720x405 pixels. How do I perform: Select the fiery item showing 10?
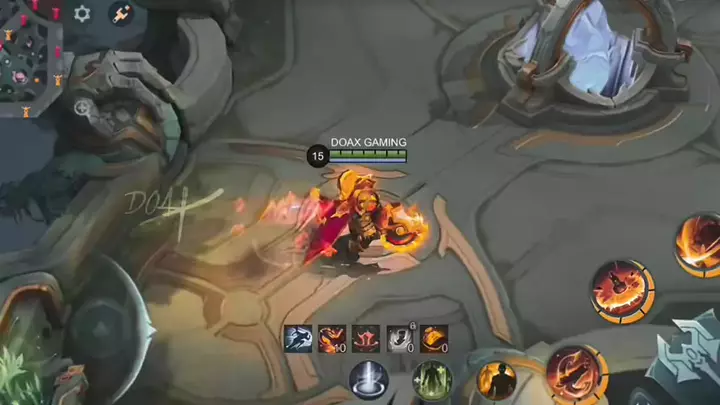[332, 339]
